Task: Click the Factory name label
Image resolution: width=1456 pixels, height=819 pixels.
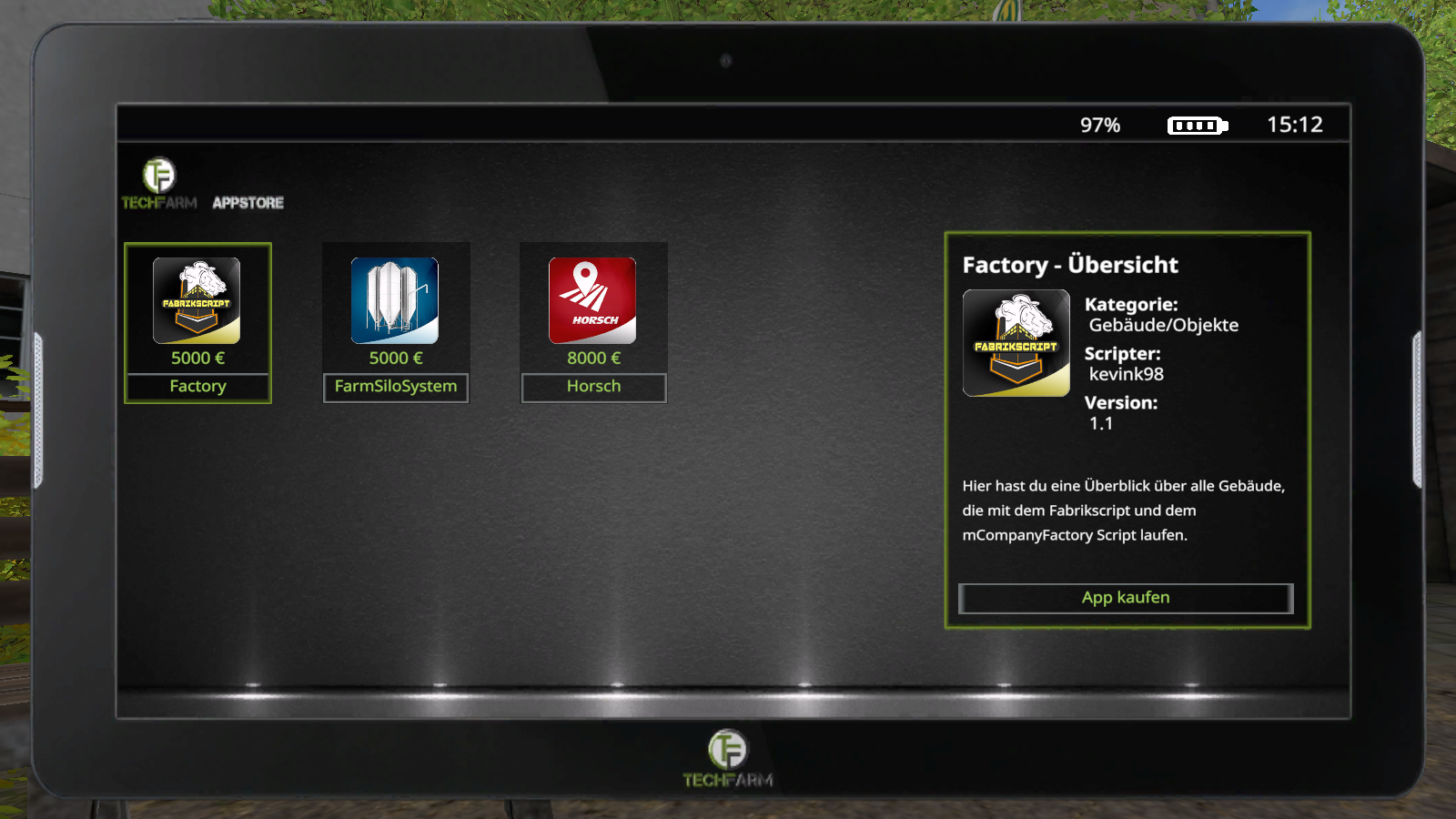Action: coord(197,387)
